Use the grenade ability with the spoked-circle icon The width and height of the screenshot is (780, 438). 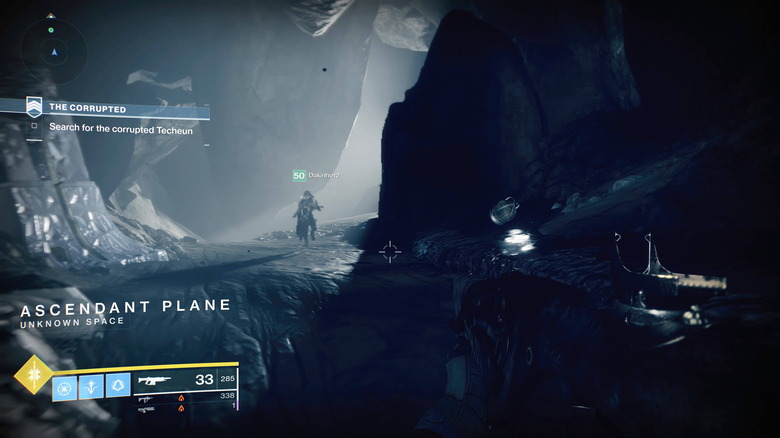(x=65, y=384)
